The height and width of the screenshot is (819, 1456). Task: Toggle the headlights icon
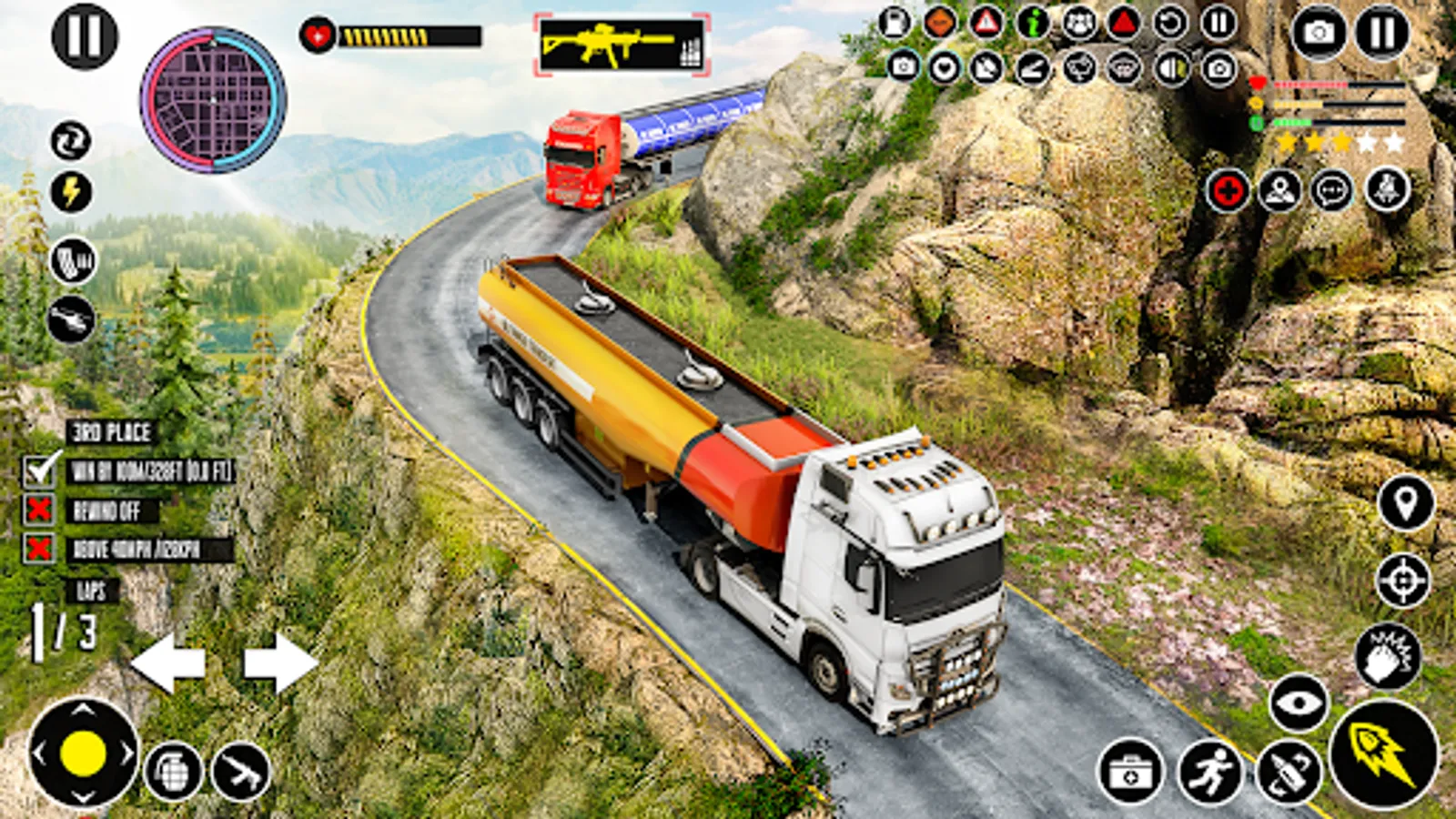[x=1172, y=68]
